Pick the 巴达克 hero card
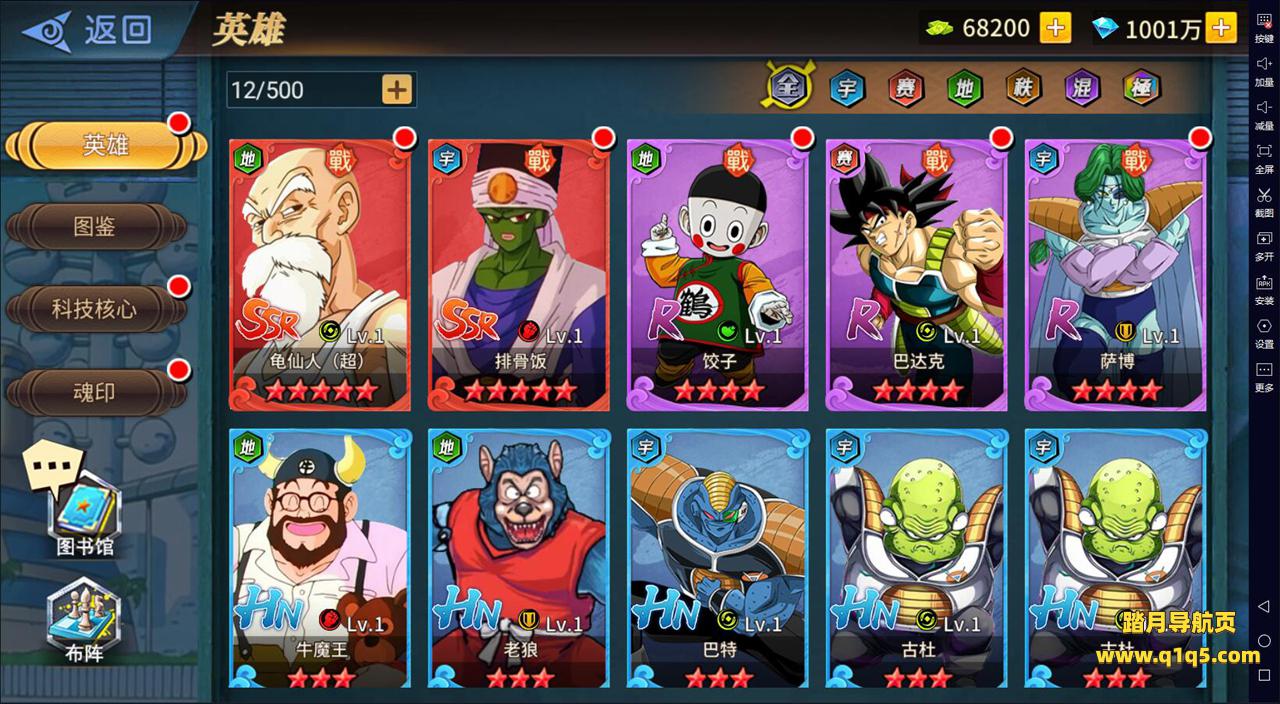The image size is (1280, 704). coord(916,275)
